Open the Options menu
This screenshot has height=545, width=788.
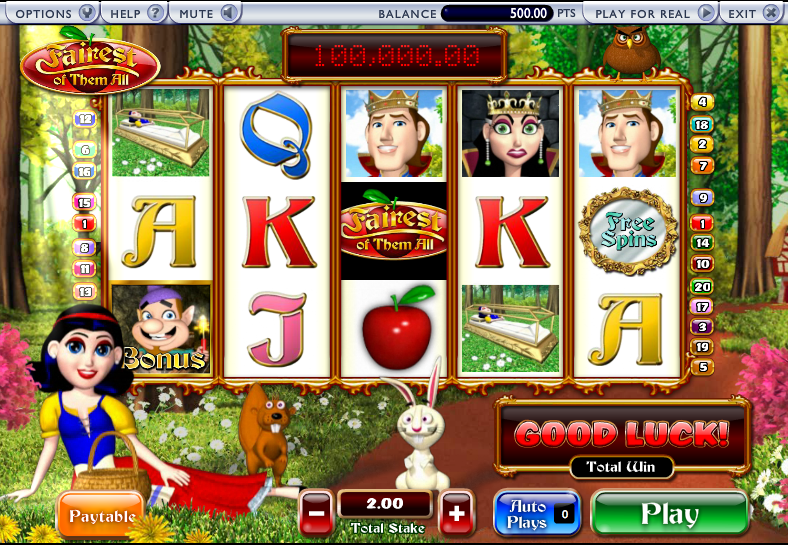[50, 13]
